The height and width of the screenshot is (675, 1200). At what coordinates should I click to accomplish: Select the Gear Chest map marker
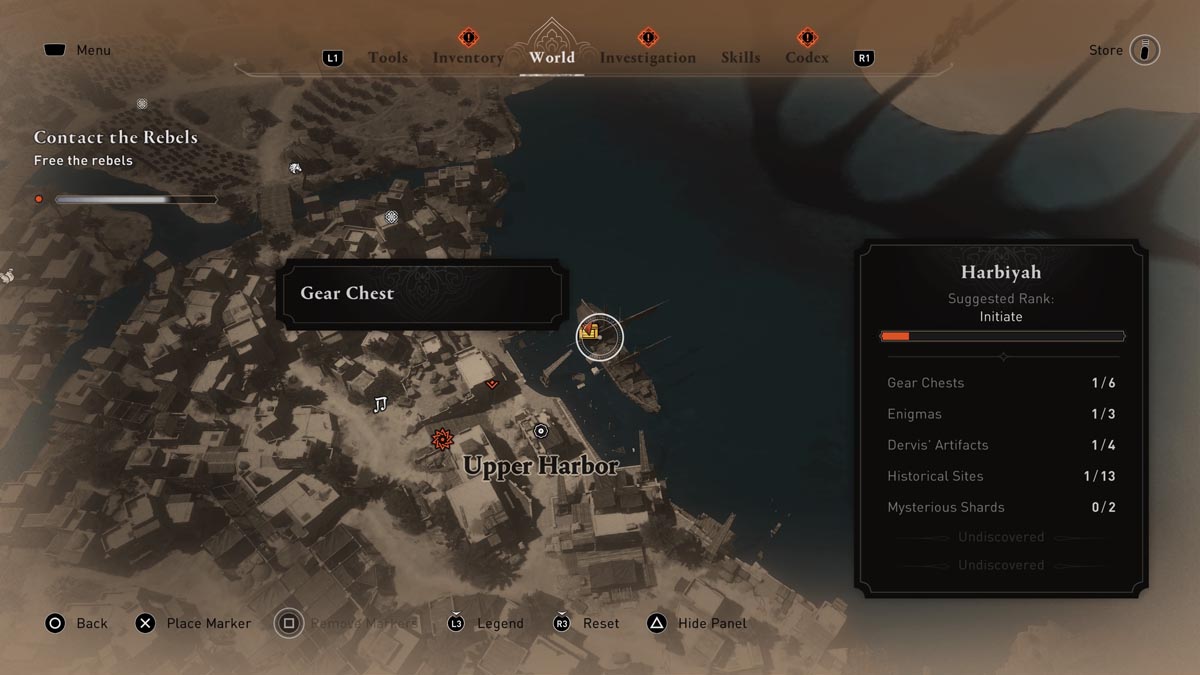(x=599, y=336)
